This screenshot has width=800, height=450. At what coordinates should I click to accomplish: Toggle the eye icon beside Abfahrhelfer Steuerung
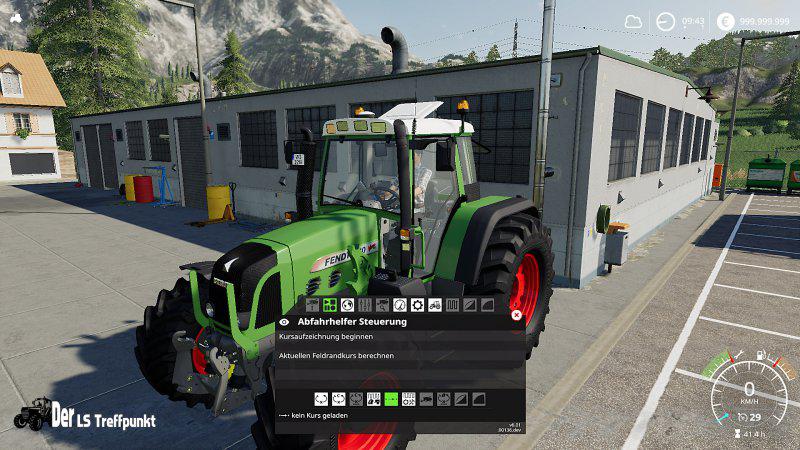point(285,322)
